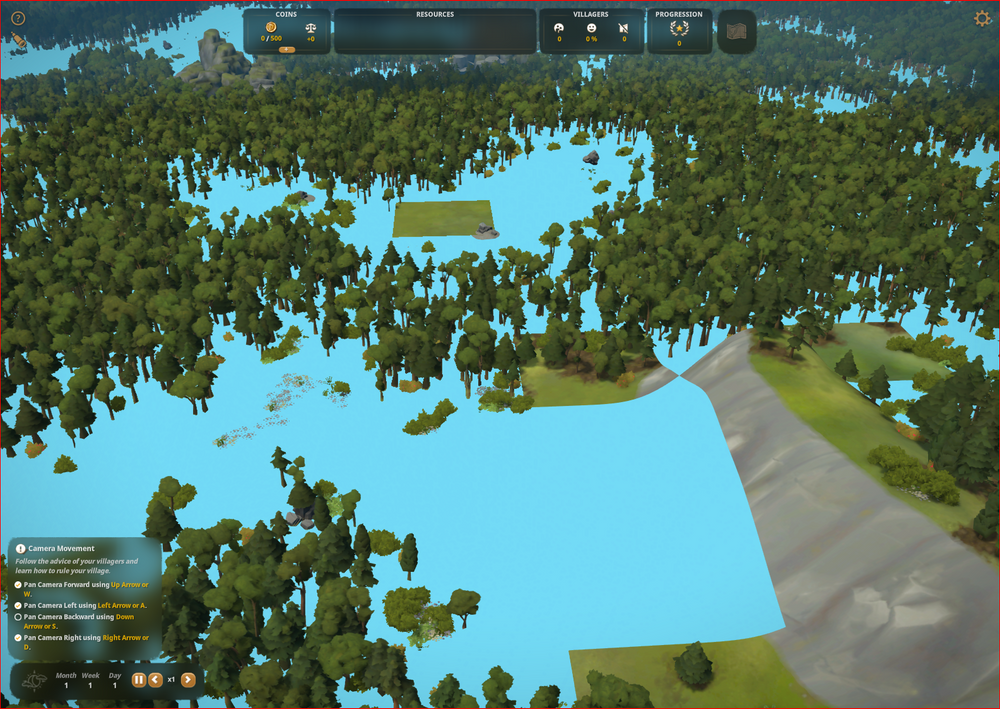Expand the small tab under the coins counter
1000x709 pixels.
[x=286, y=49]
